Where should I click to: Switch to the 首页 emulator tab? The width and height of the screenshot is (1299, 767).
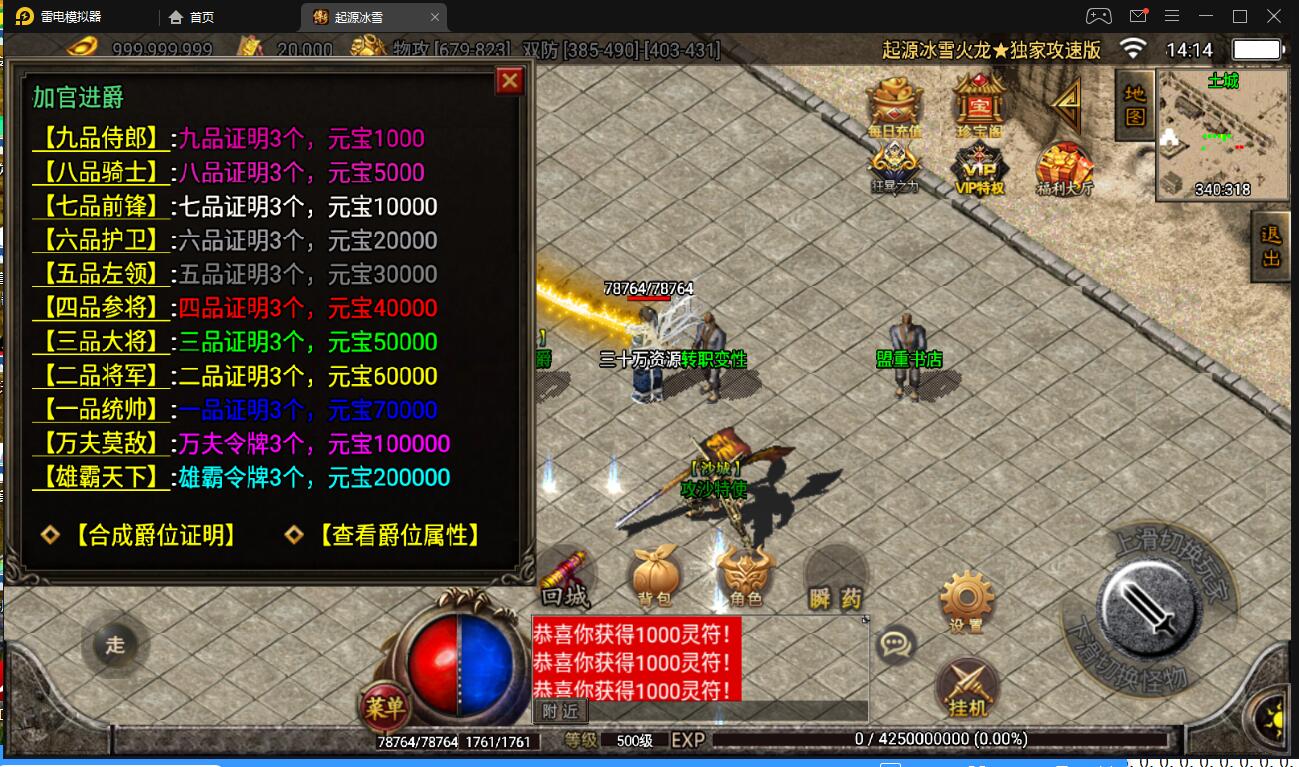click(192, 17)
